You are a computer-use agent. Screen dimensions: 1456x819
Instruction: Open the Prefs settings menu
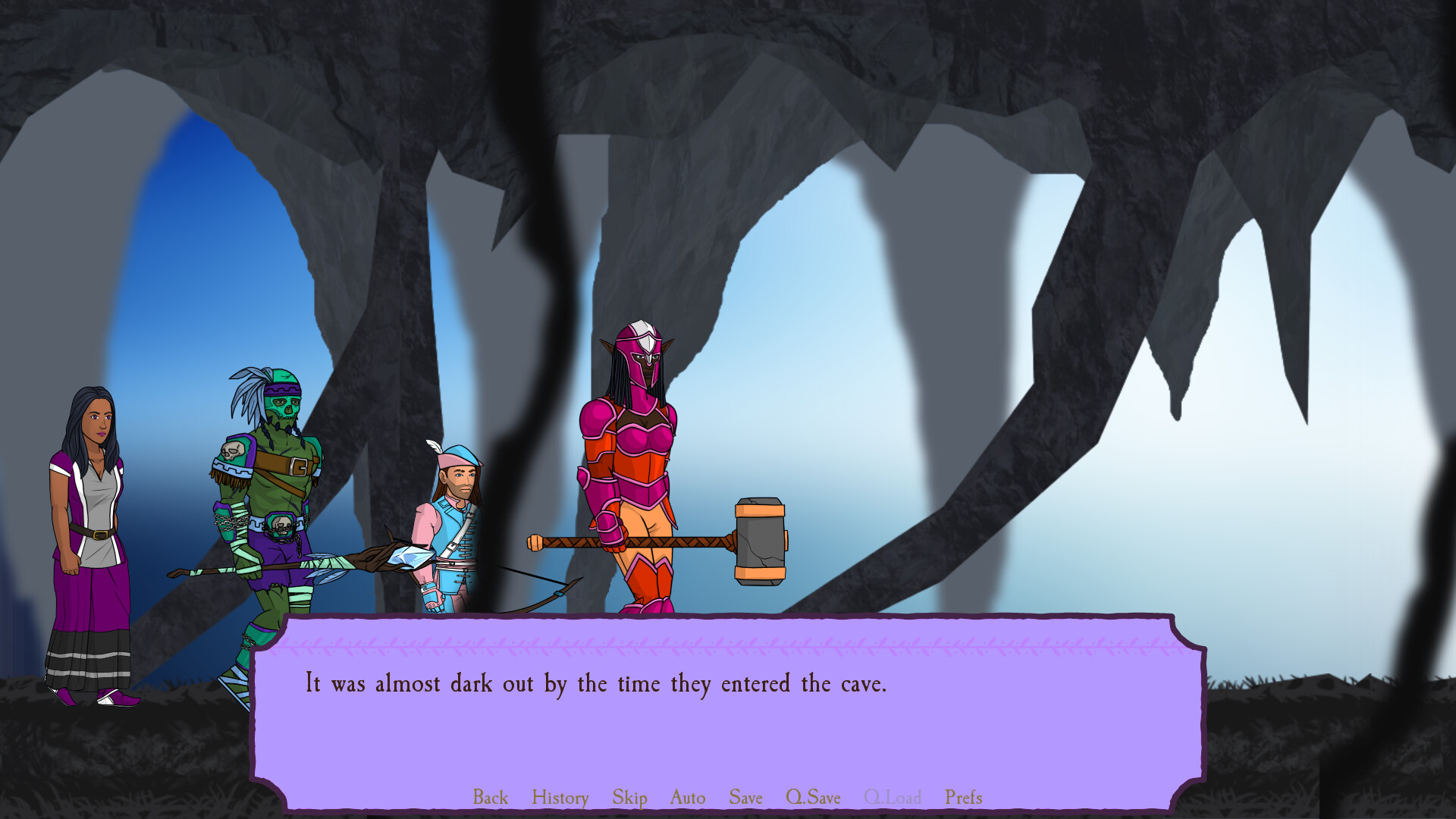click(x=963, y=797)
